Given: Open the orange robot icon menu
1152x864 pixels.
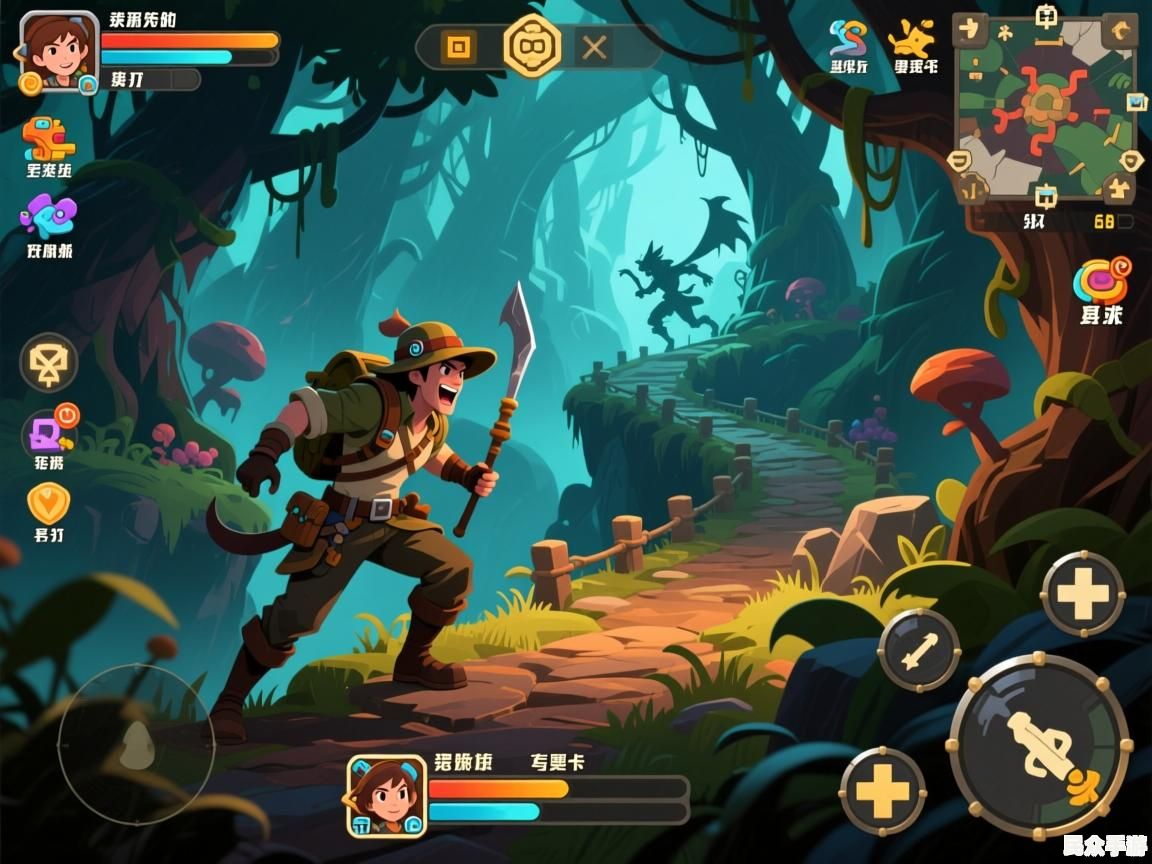Looking at the screenshot, I should coord(48,140).
